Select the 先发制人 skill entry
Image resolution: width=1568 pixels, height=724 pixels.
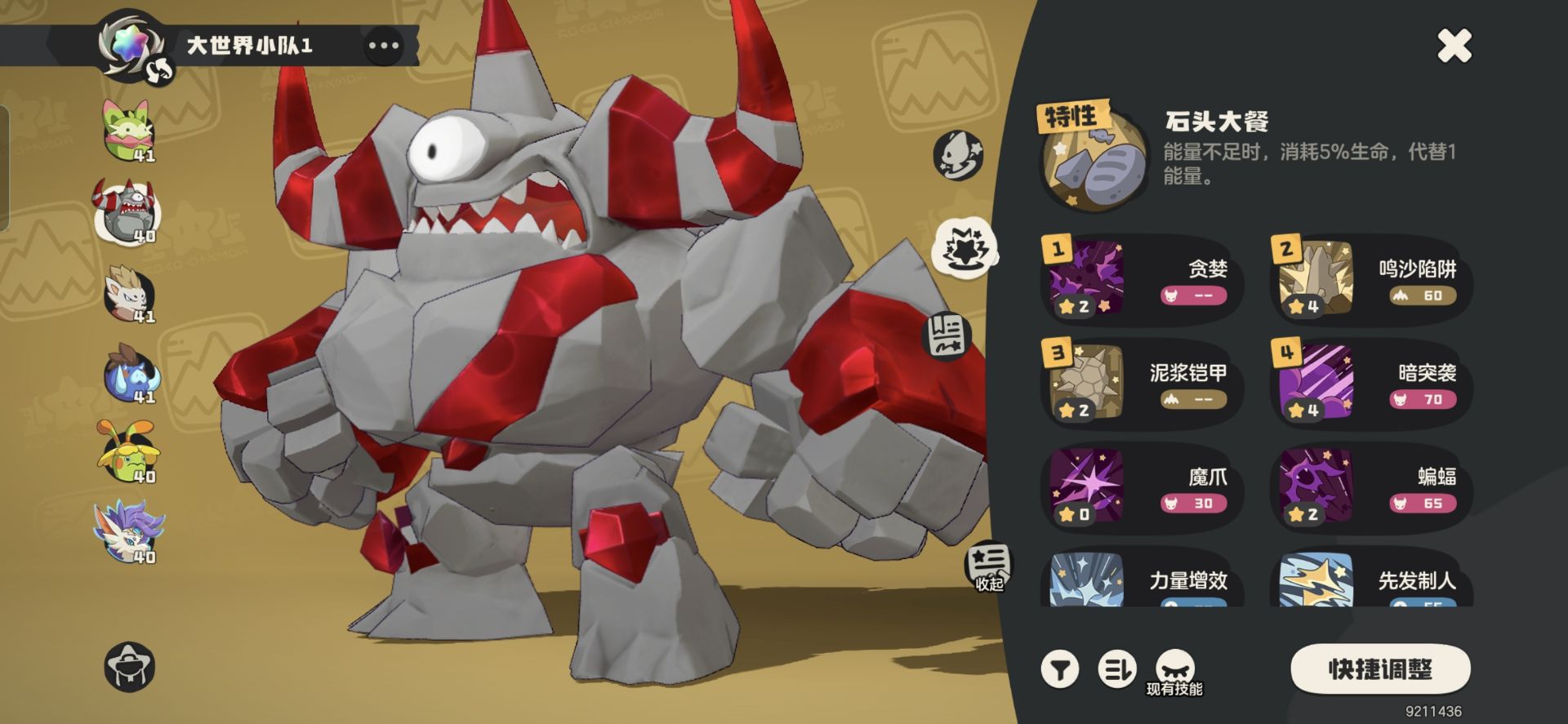coord(1372,583)
